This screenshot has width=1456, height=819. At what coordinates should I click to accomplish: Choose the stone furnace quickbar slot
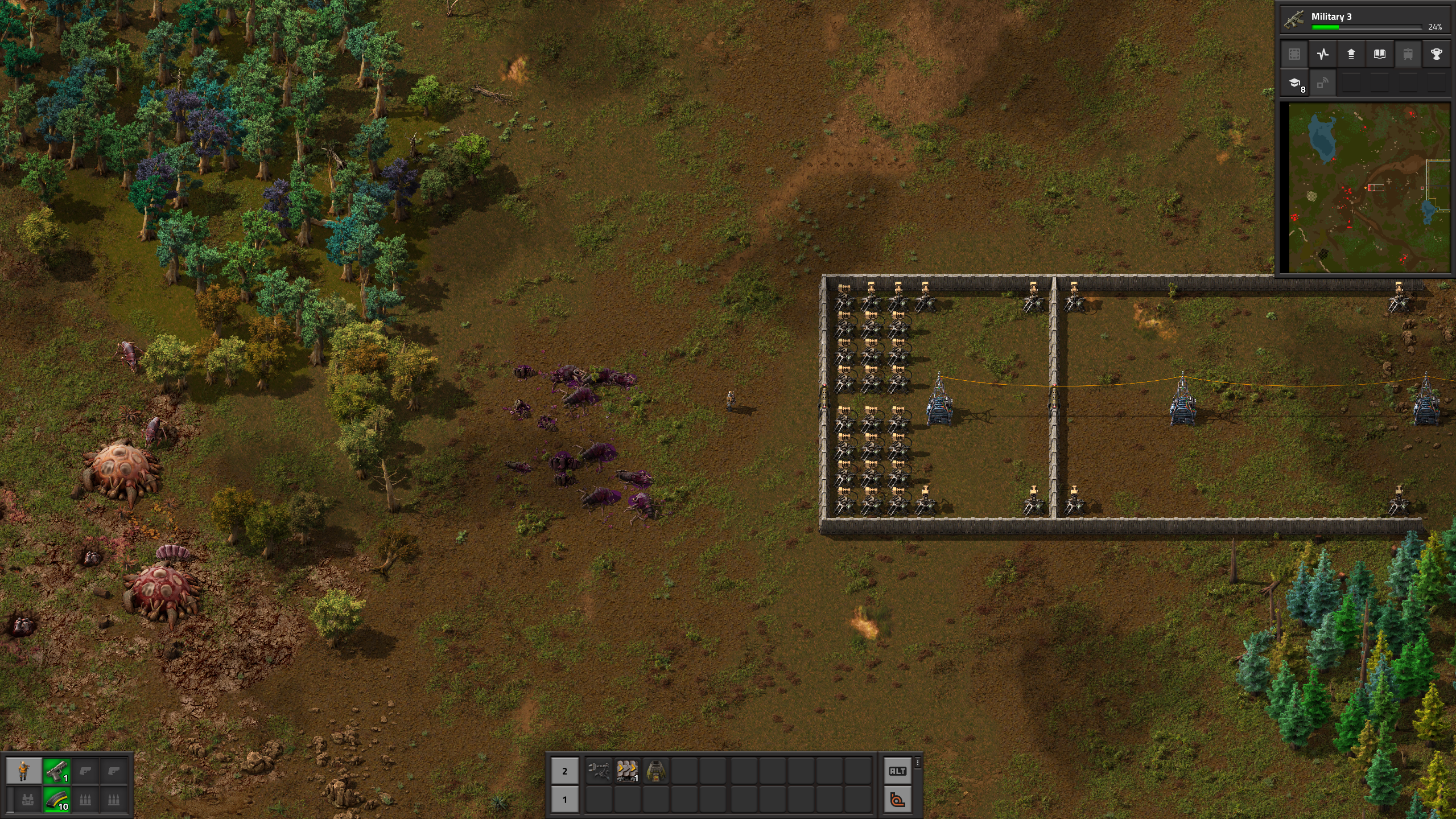[x=655, y=771]
